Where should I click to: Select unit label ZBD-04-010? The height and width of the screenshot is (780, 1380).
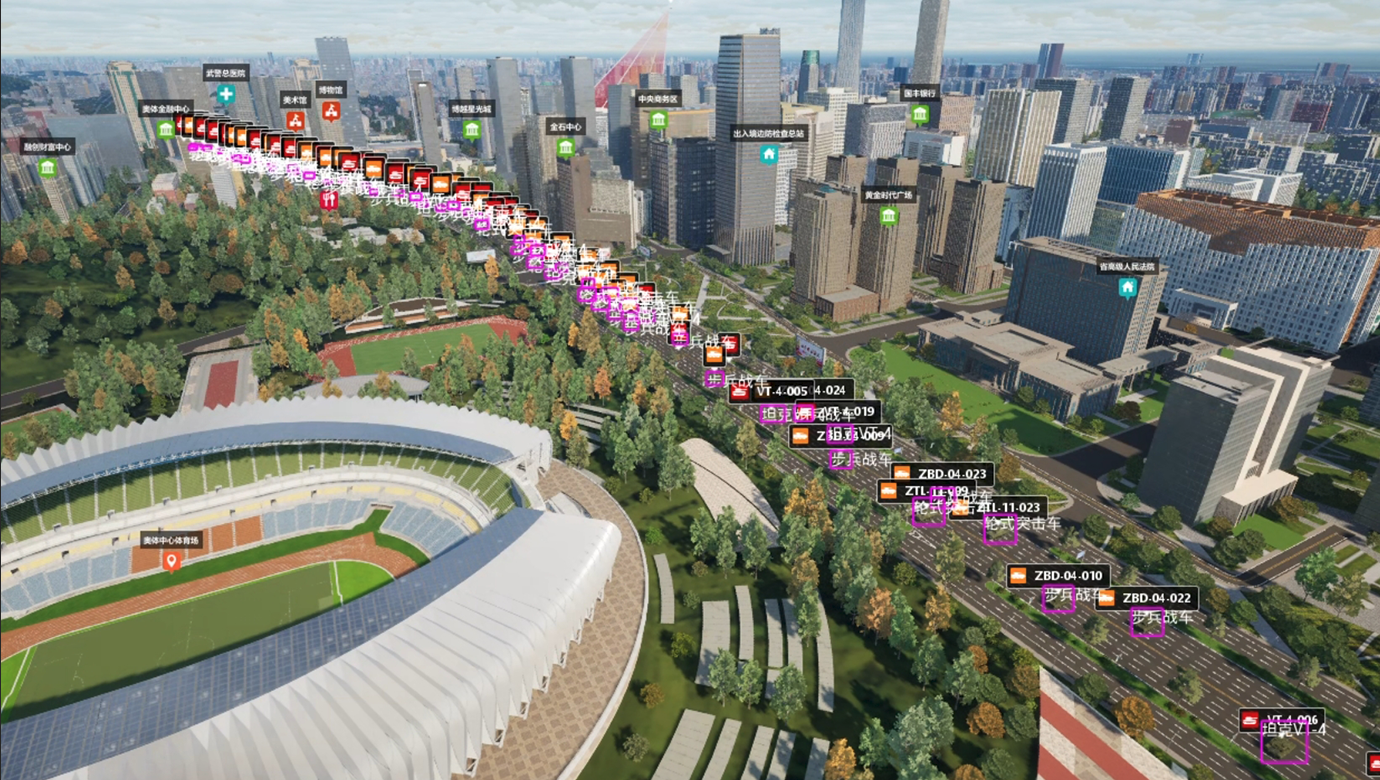pos(1058,576)
